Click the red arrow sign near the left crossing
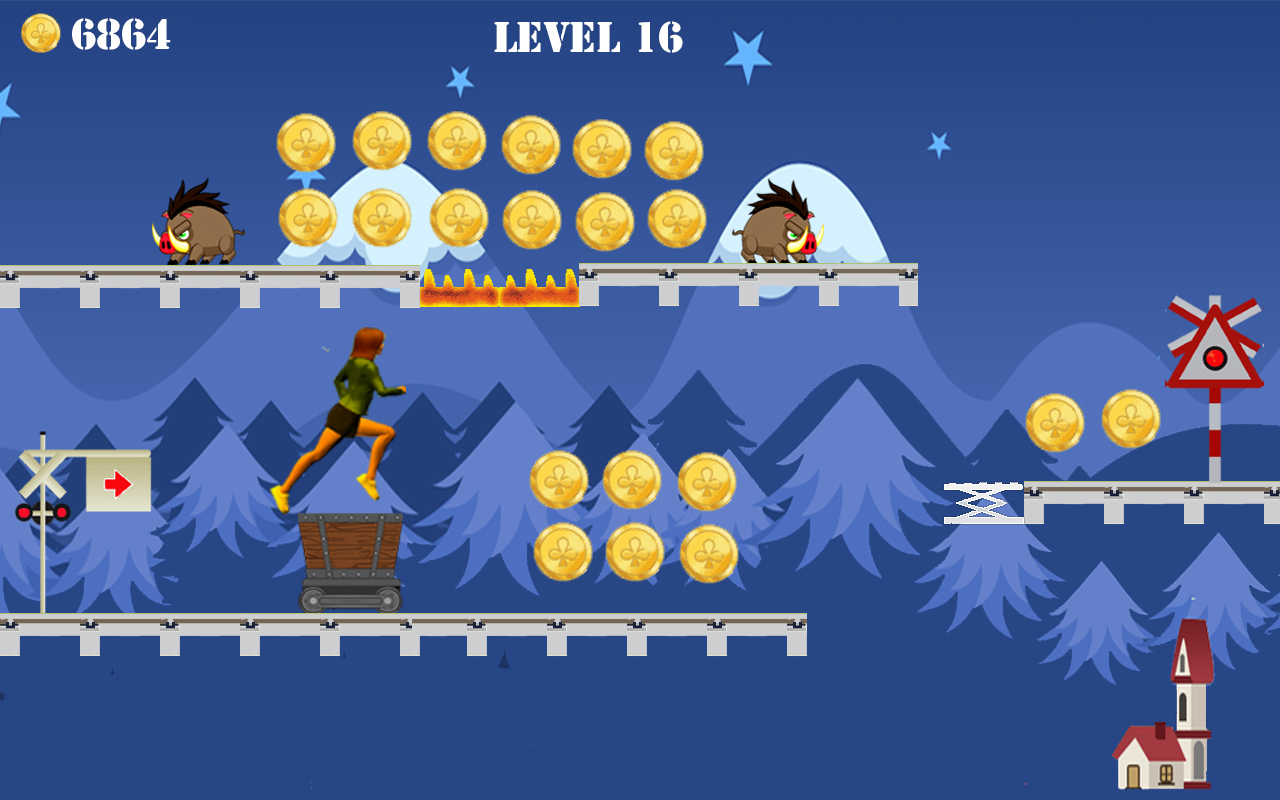Image resolution: width=1280 pixels, height=800 pixels. 117,482
